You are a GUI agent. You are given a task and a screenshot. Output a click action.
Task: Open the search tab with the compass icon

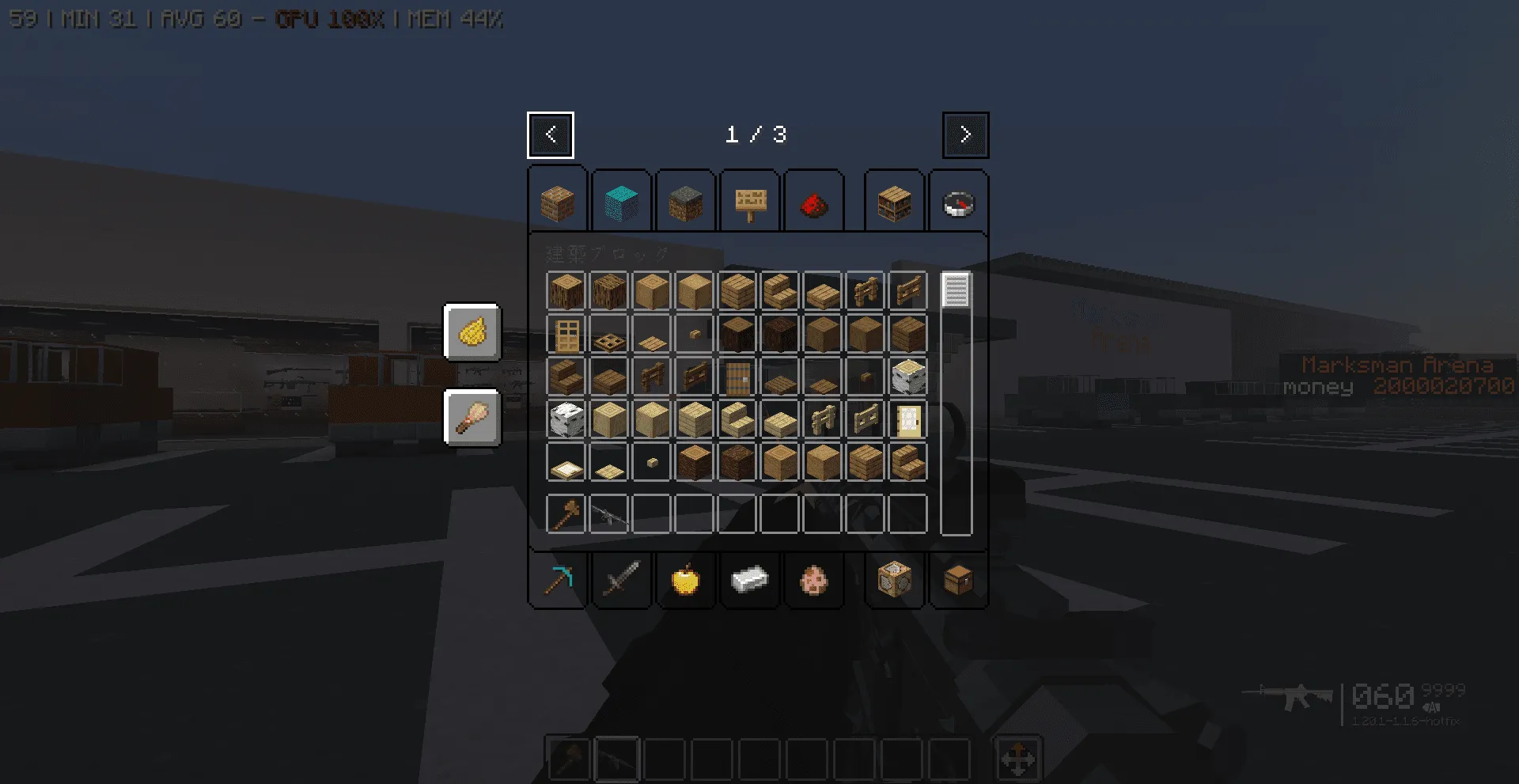pyautogui.click(x=958, y=202)
